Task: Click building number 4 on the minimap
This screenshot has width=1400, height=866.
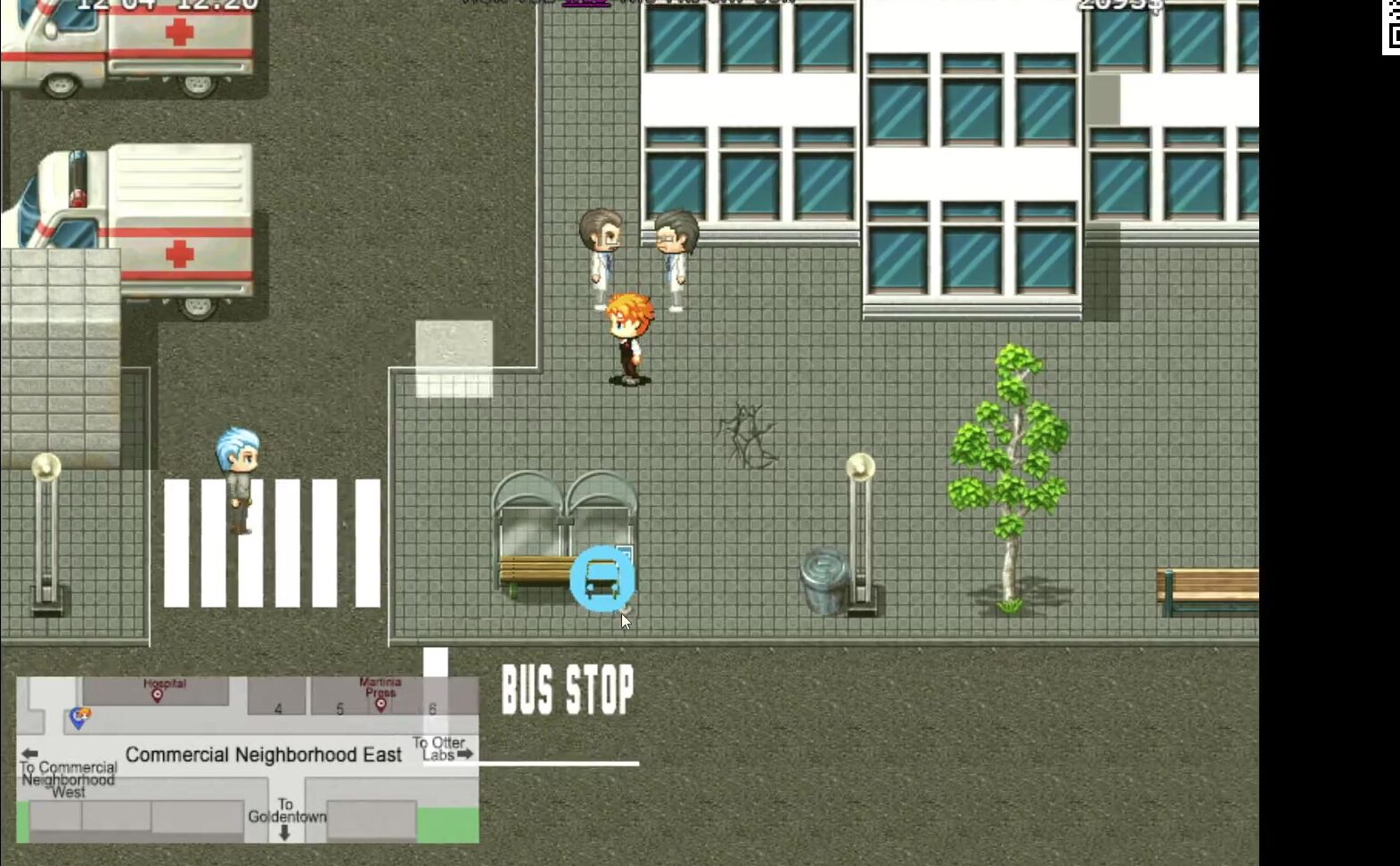Action: (277, 709)
